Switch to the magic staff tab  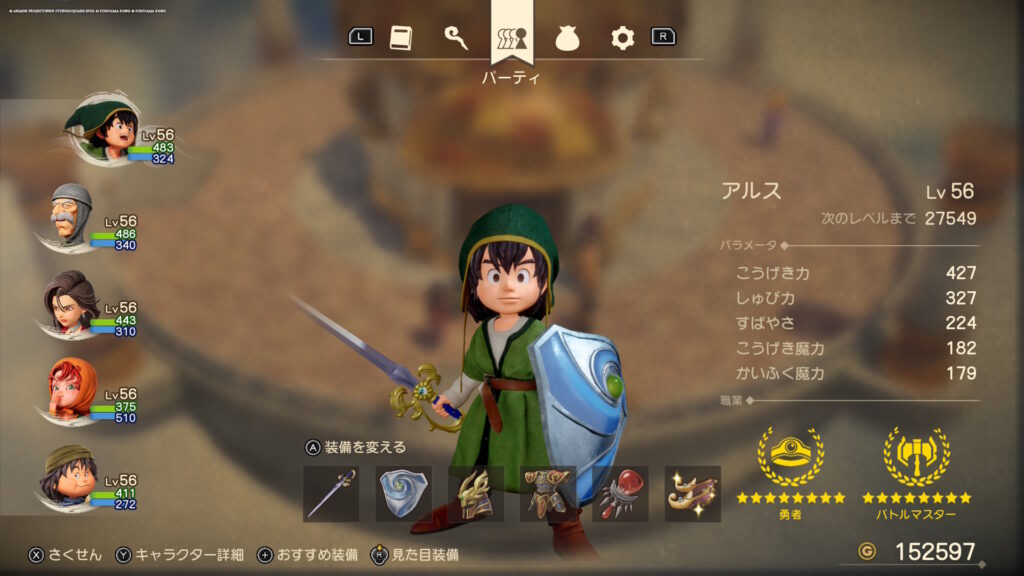[456, 38]
